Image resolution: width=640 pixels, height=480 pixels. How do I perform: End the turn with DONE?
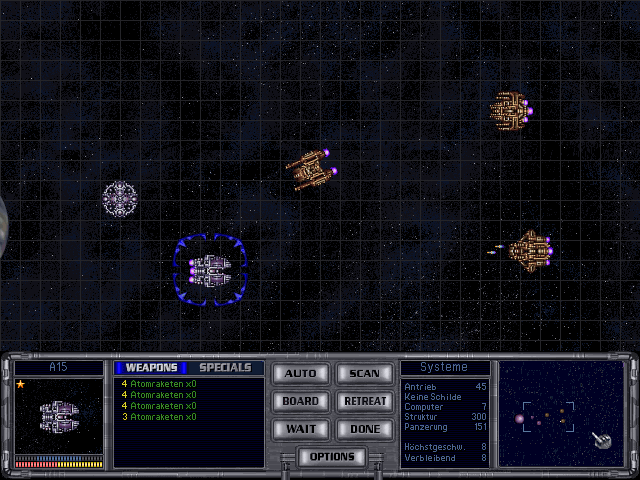point(364,429)
